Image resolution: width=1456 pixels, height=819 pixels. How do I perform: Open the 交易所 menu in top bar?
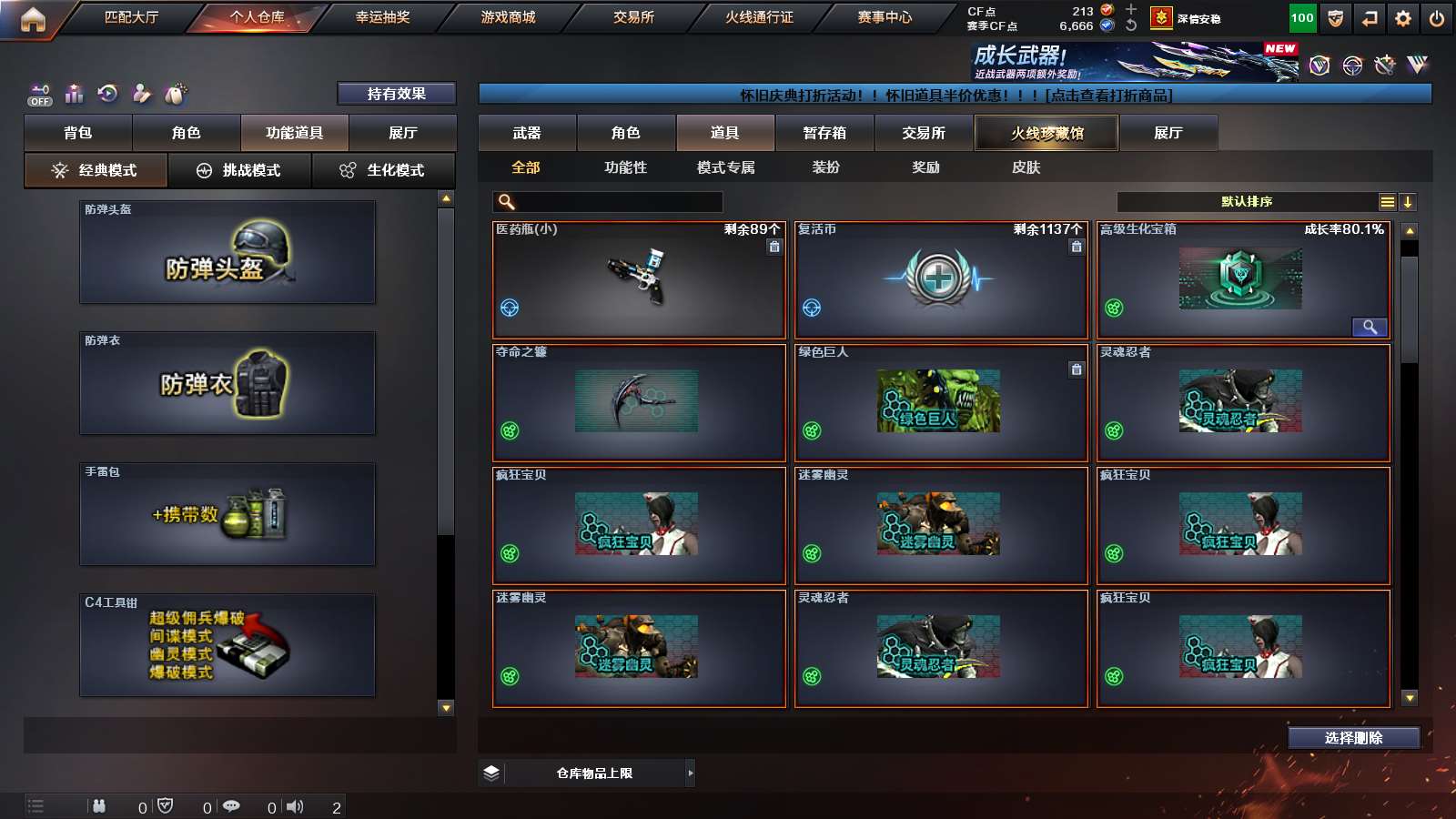click(633, 17)
